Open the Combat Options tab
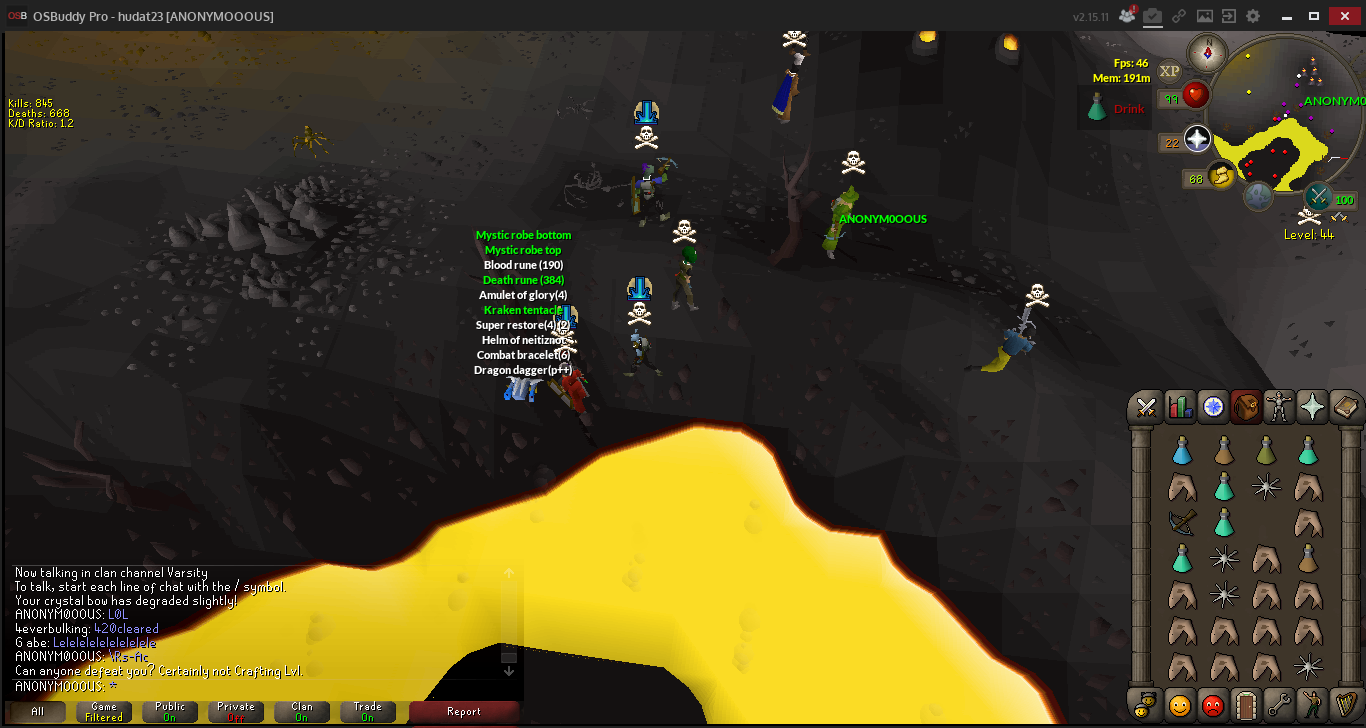The height and width of the screenshot is (728, 1366). [x=1147, y=407]
